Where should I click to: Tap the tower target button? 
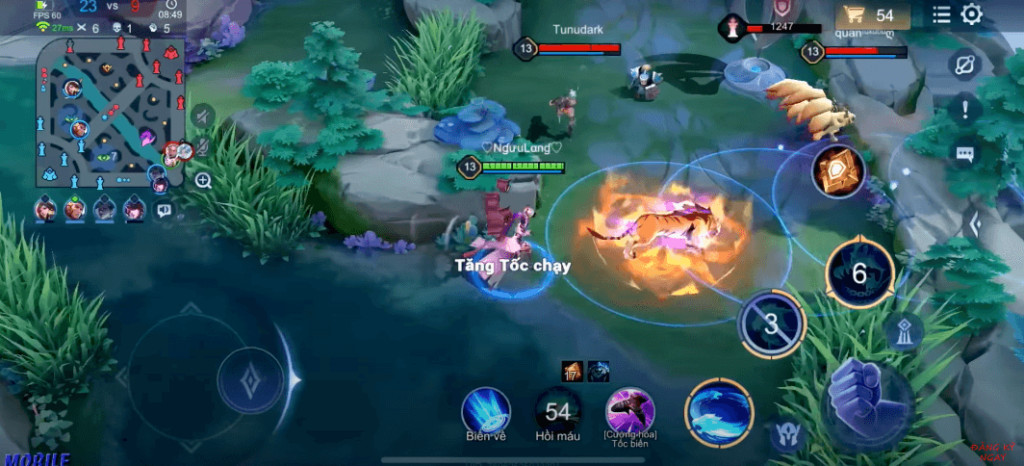point(903,333)
